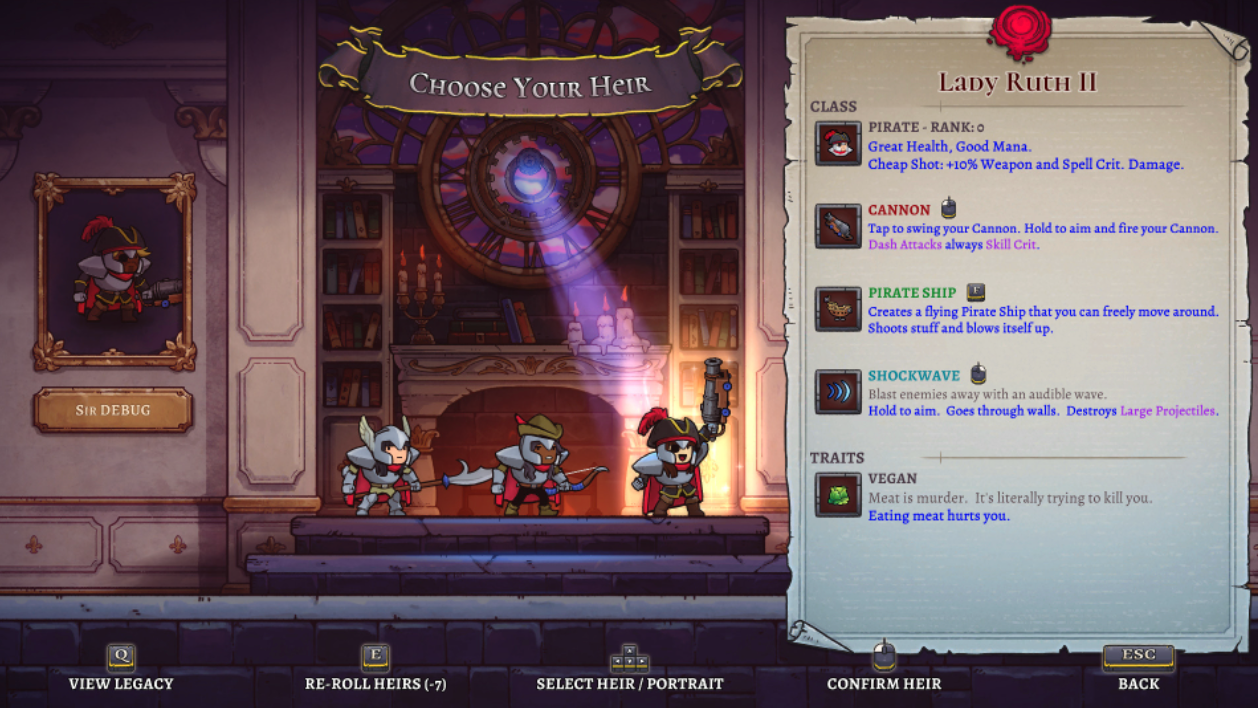Click the Vegan trait icon

tap(838, 495)
